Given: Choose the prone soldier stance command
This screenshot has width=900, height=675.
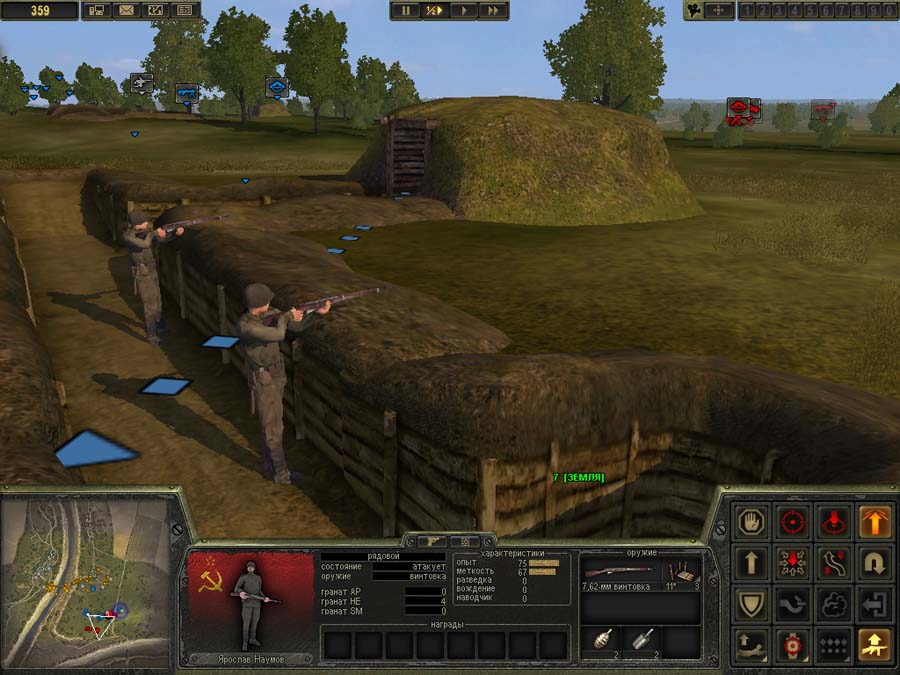Looking at the screenshot, I should pos(750,646).
